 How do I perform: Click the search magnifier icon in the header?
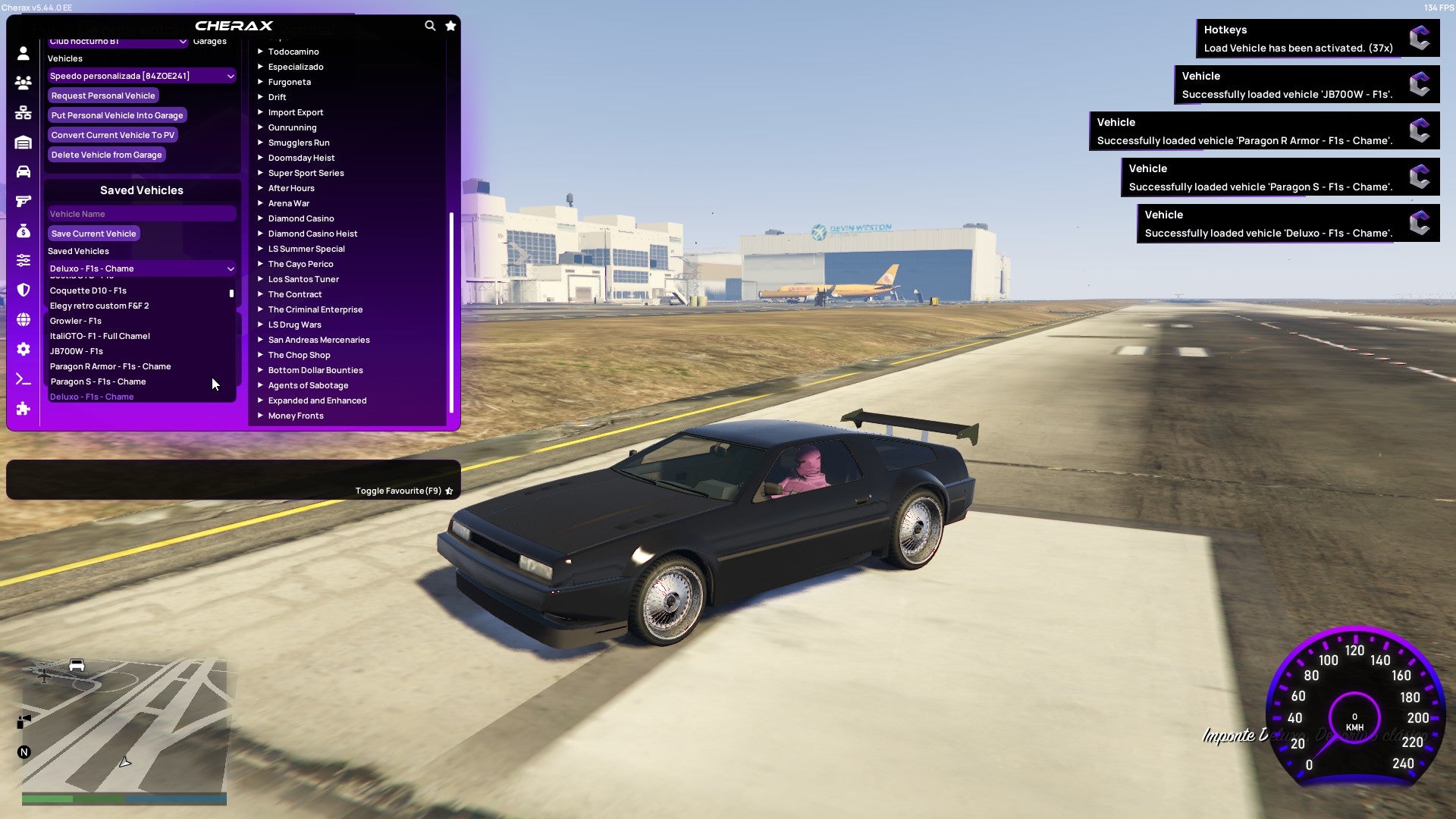tap(430, 25)
